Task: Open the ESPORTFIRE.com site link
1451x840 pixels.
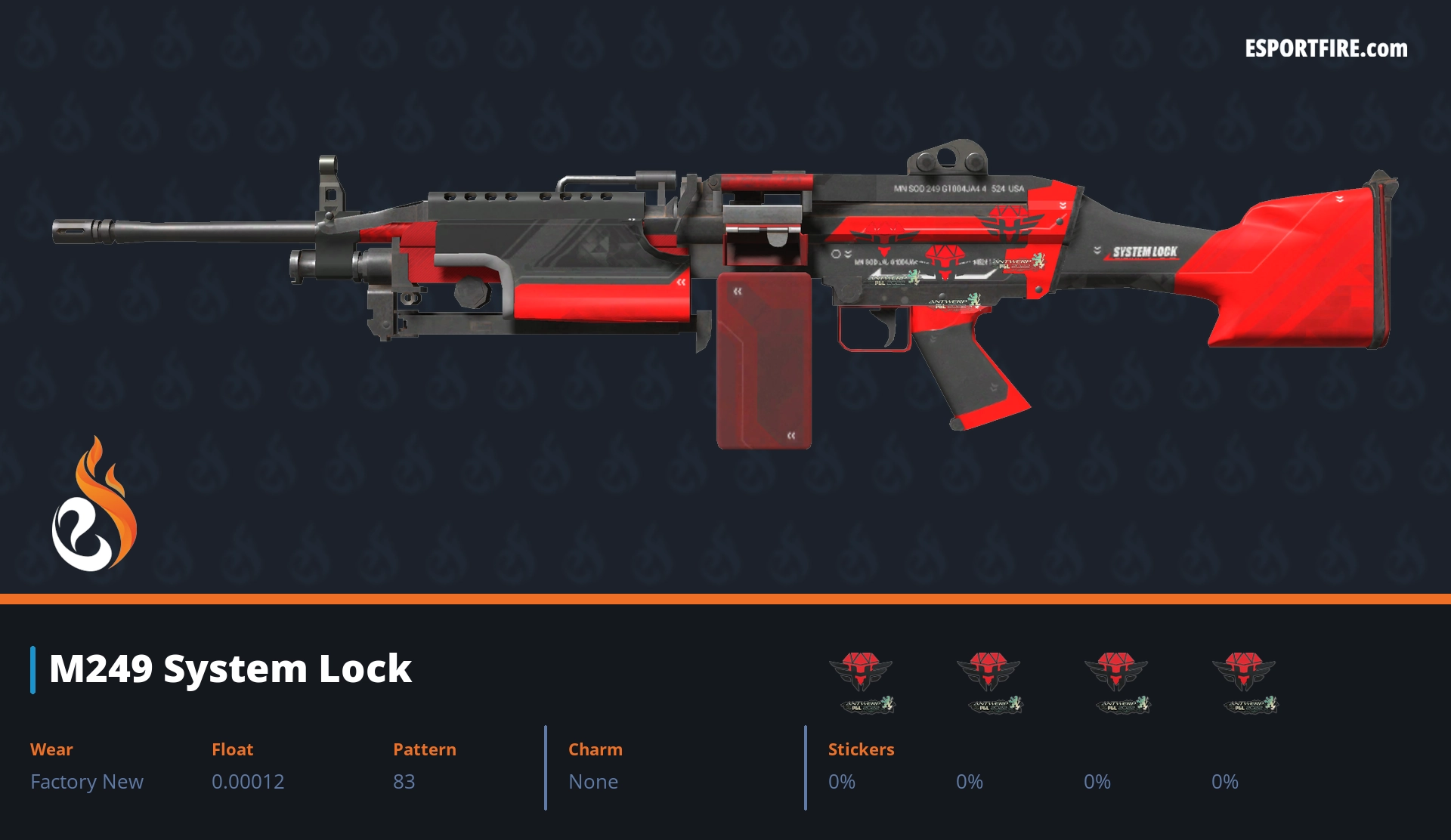Action: pyautogui.click(x=1326, y=49)
